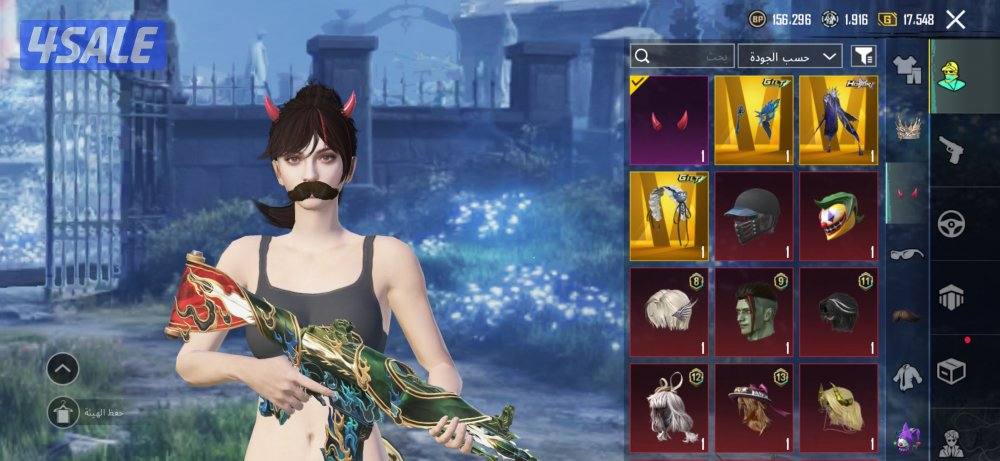The height and width of the screenshot is (461, 1000).
Task: Show the shirt and pants outfit subcategory
Action: pyautogui.click(x=907, y=68)
